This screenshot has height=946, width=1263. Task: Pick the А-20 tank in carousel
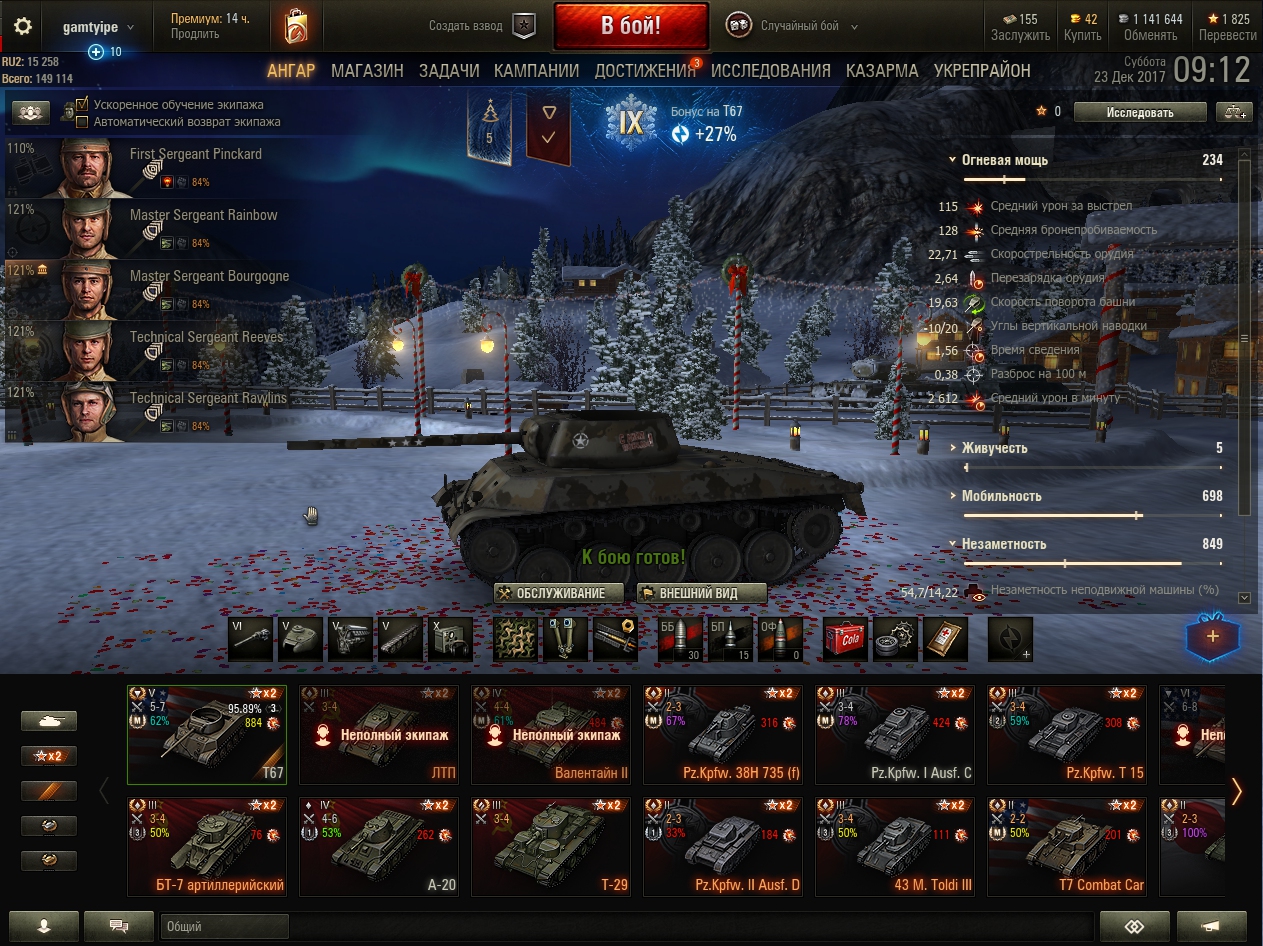tap(377, 846)
